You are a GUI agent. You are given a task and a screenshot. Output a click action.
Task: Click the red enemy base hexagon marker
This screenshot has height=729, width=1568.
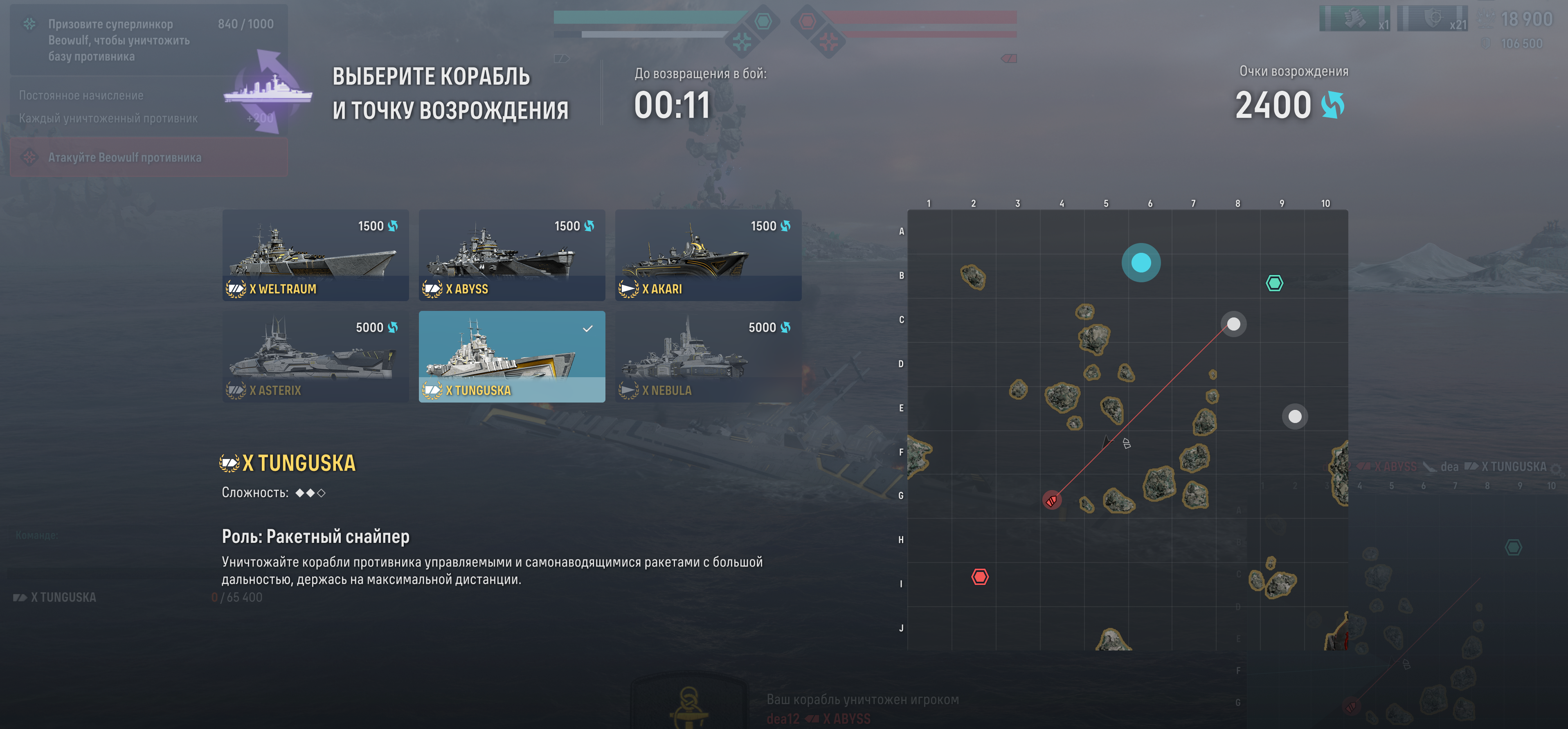979,577
